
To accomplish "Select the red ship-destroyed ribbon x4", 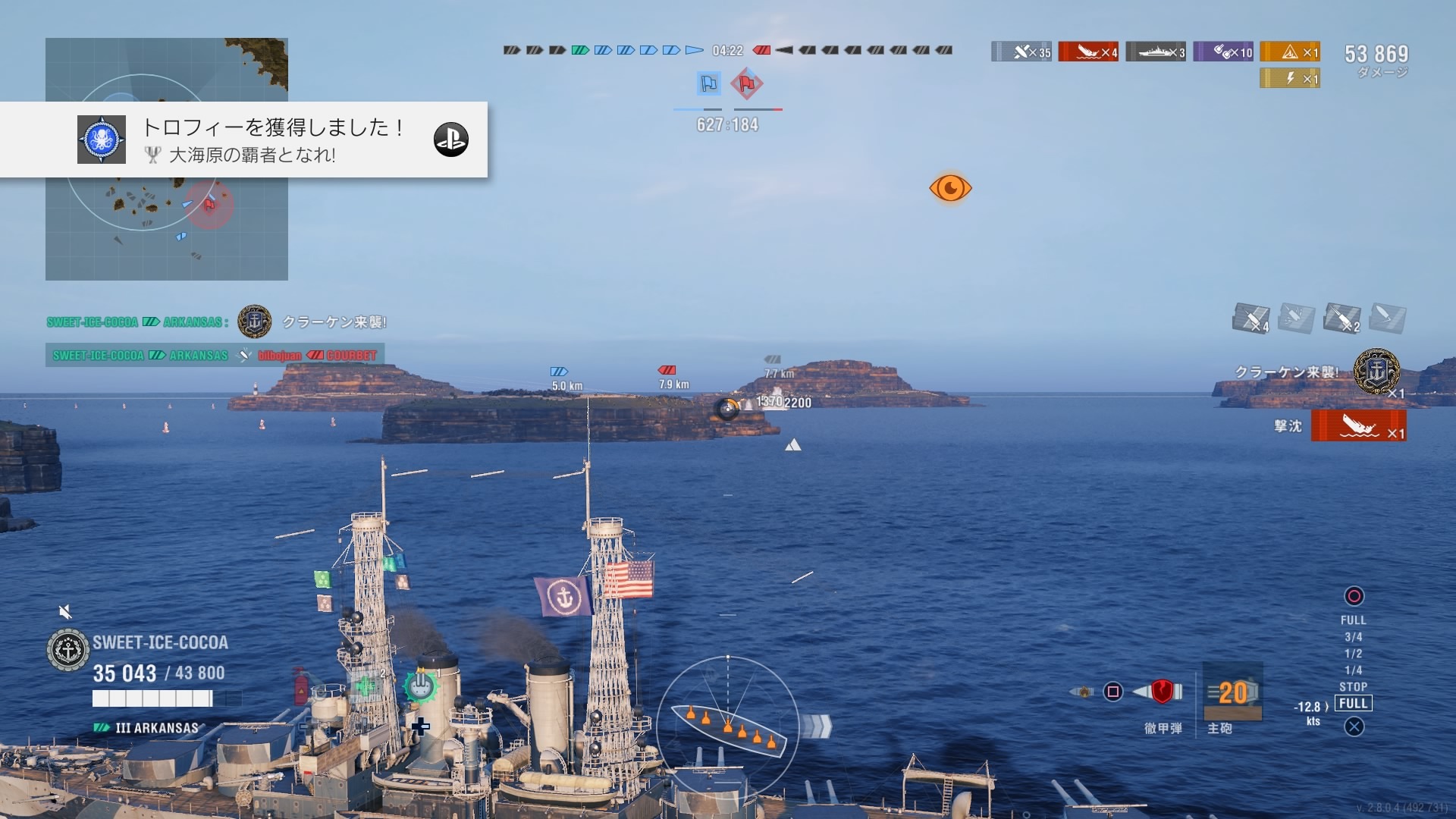I will click(x=1088, y=52).
